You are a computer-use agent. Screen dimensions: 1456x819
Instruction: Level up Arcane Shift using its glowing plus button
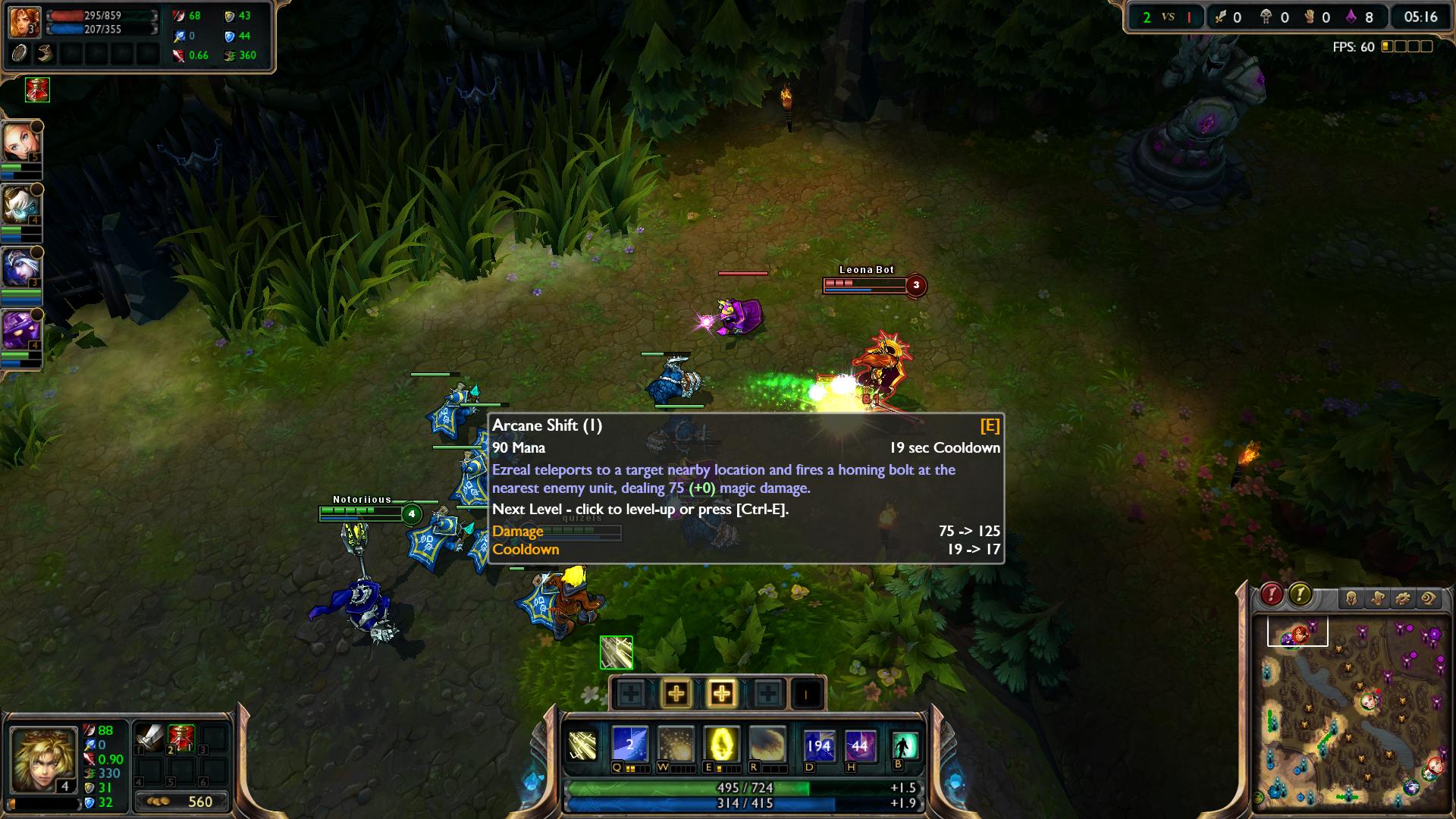coord(723,692)
